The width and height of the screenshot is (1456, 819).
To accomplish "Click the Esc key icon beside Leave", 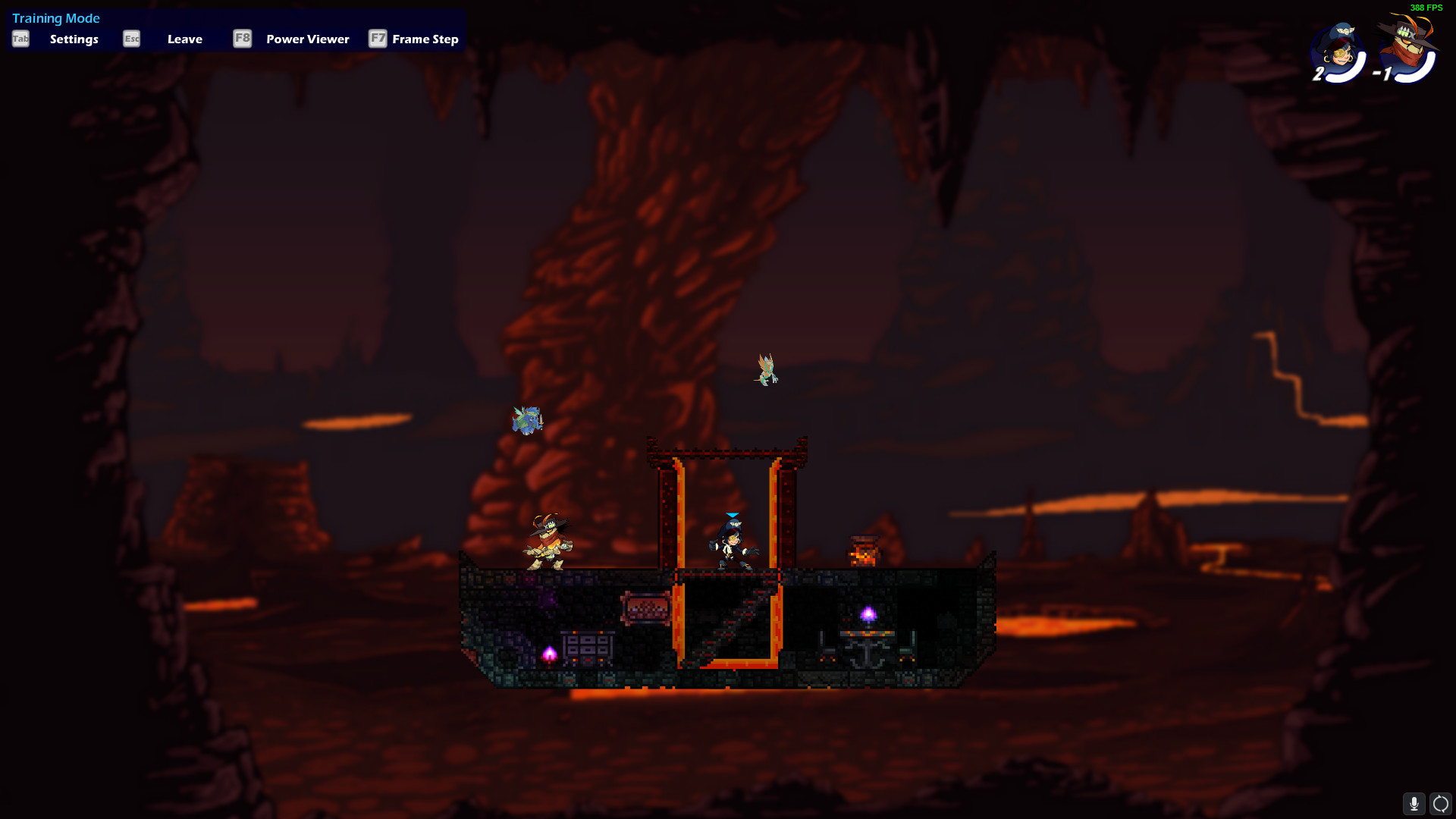I will pos(131,39).
